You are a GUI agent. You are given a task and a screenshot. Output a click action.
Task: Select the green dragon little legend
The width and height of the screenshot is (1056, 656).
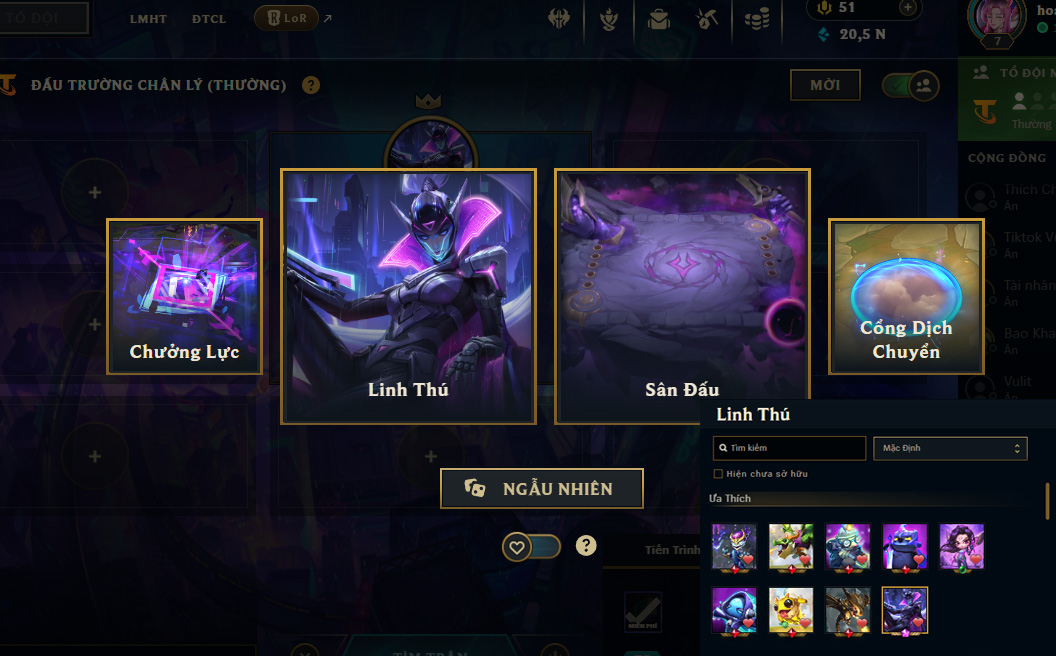[790, 547]
